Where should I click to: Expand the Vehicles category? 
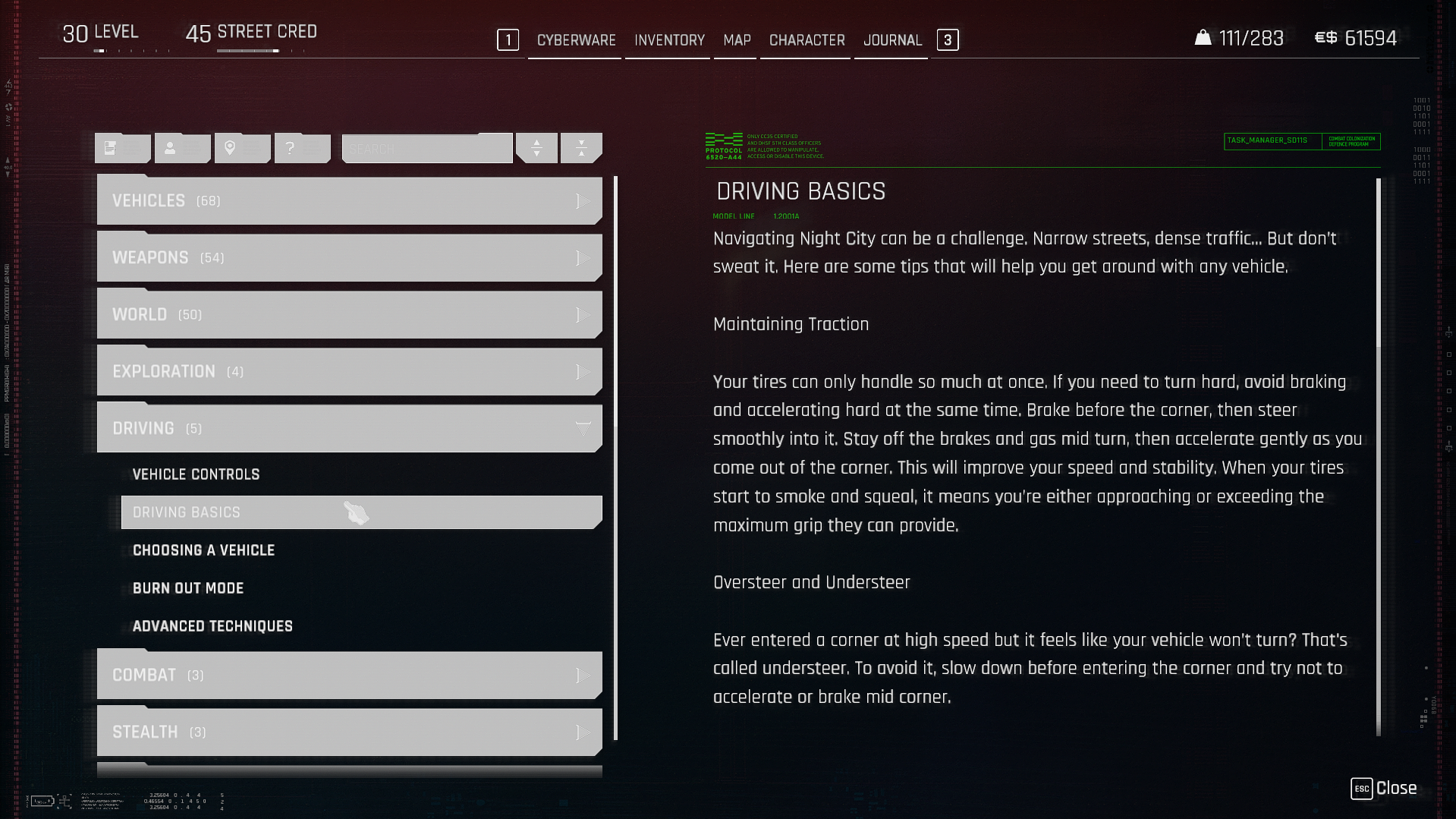coord(349,201)
